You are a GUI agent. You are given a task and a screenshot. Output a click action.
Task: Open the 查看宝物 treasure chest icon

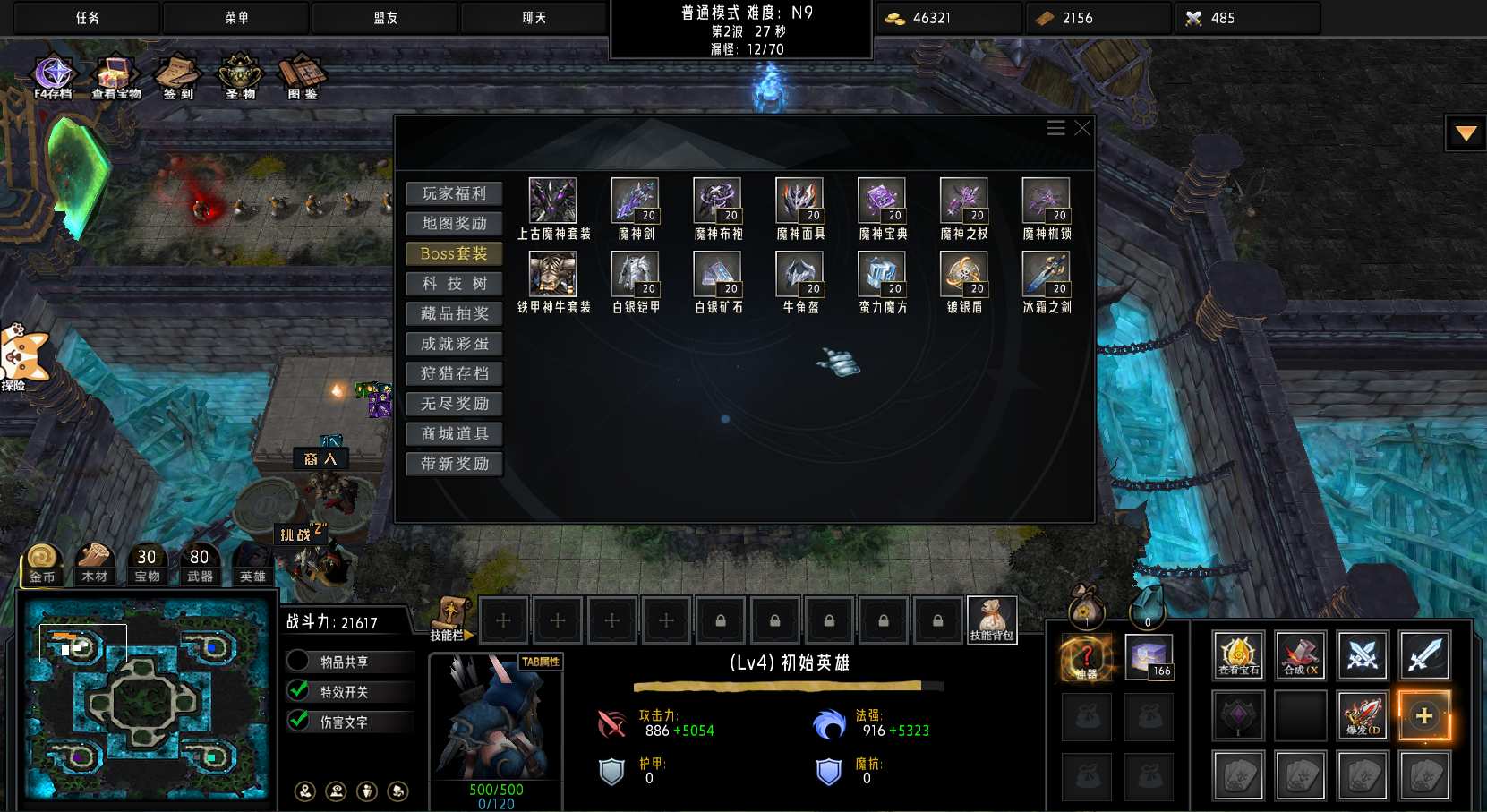115,75
